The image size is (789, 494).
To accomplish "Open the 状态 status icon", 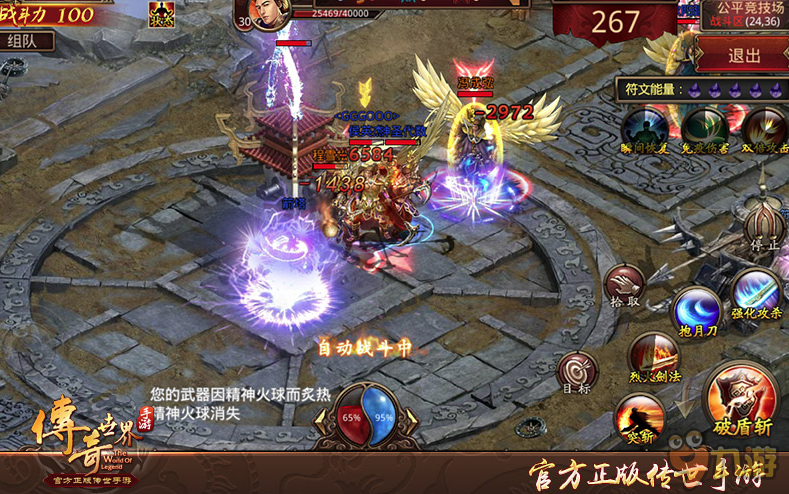I will (161, 14).
